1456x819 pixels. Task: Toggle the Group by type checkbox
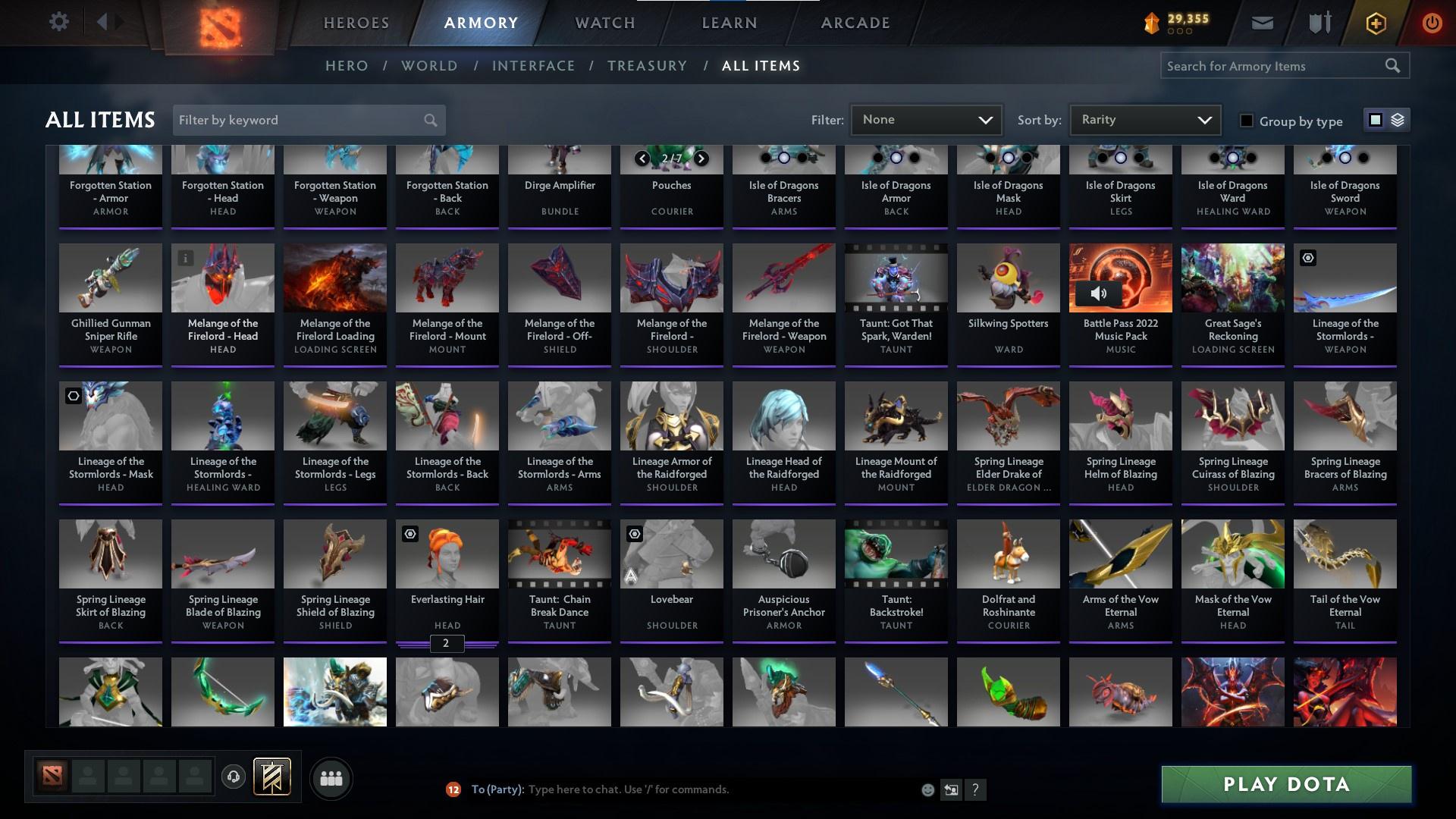[x=1246, y=121]
